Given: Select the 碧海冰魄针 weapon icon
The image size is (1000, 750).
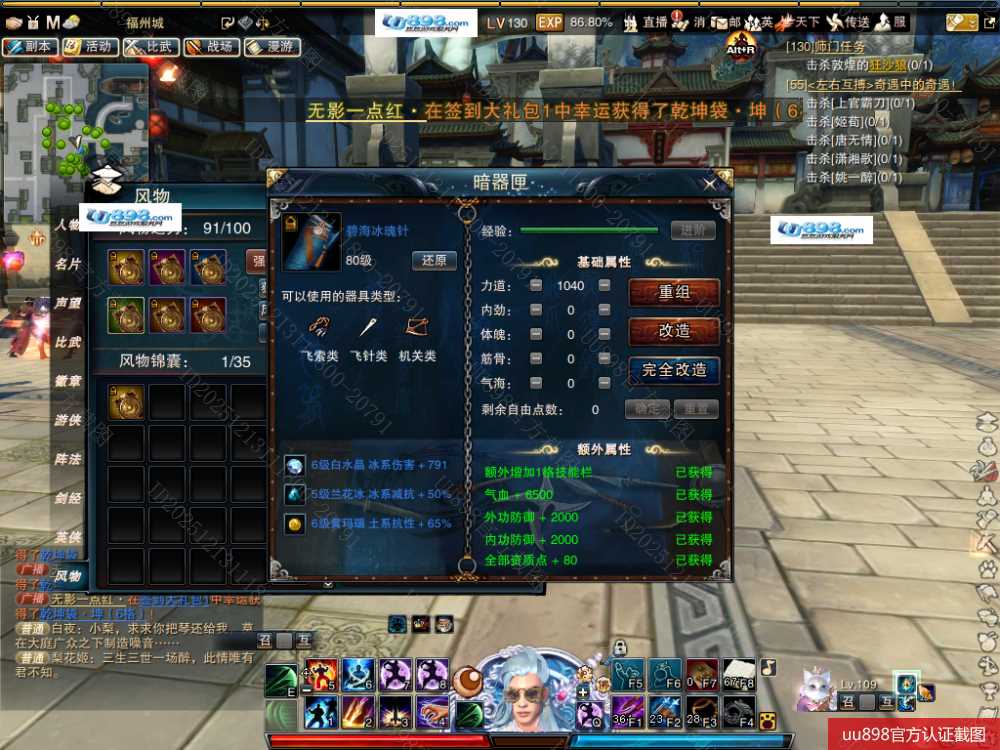Looking at the screenshot, I should [311, 241].
